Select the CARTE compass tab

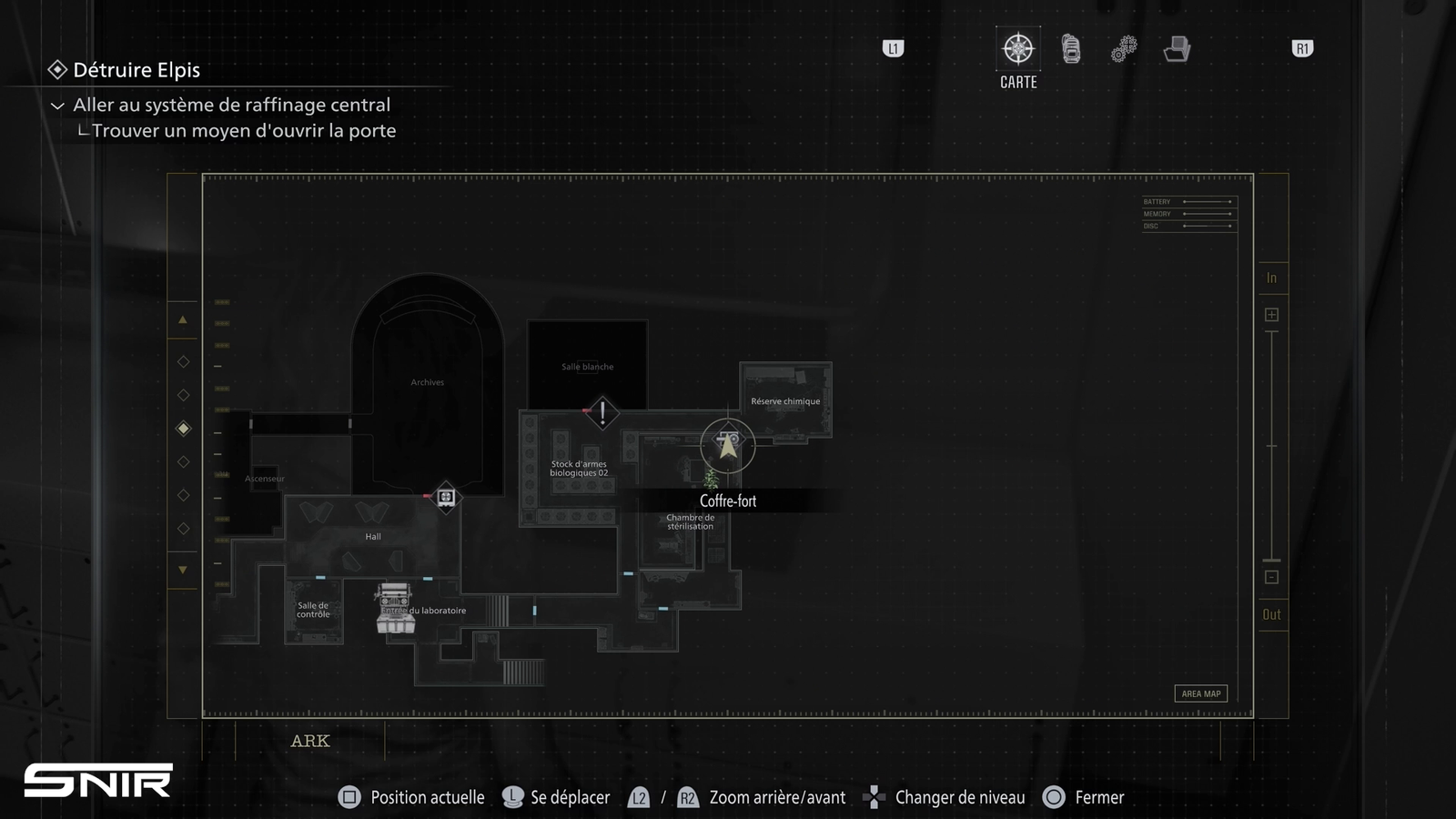[x=1017, y=49]
